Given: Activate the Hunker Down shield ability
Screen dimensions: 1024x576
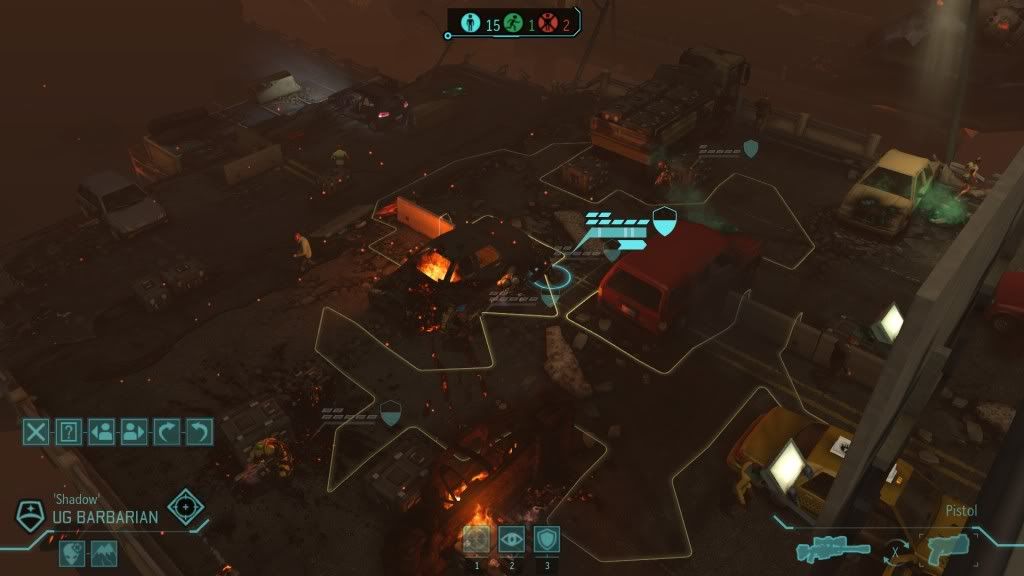Looking at the screenshot, I should (546, 540).
